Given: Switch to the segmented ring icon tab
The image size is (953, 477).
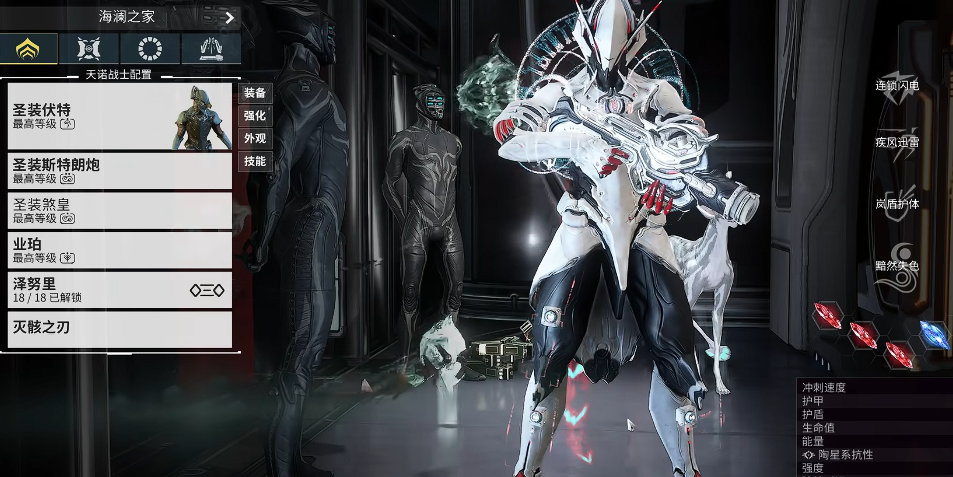Looking at the screenshot, I should [x=150, y=49].
